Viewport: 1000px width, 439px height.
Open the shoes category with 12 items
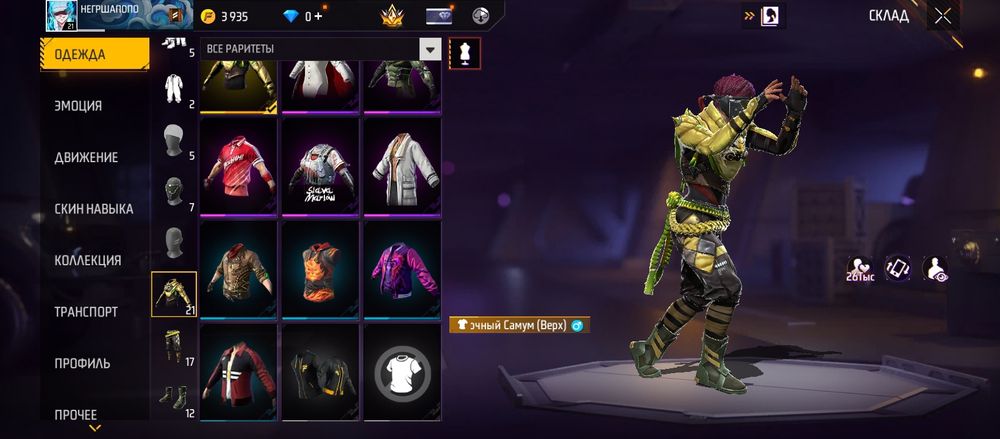pyautogui.click(x=173, y=399)
